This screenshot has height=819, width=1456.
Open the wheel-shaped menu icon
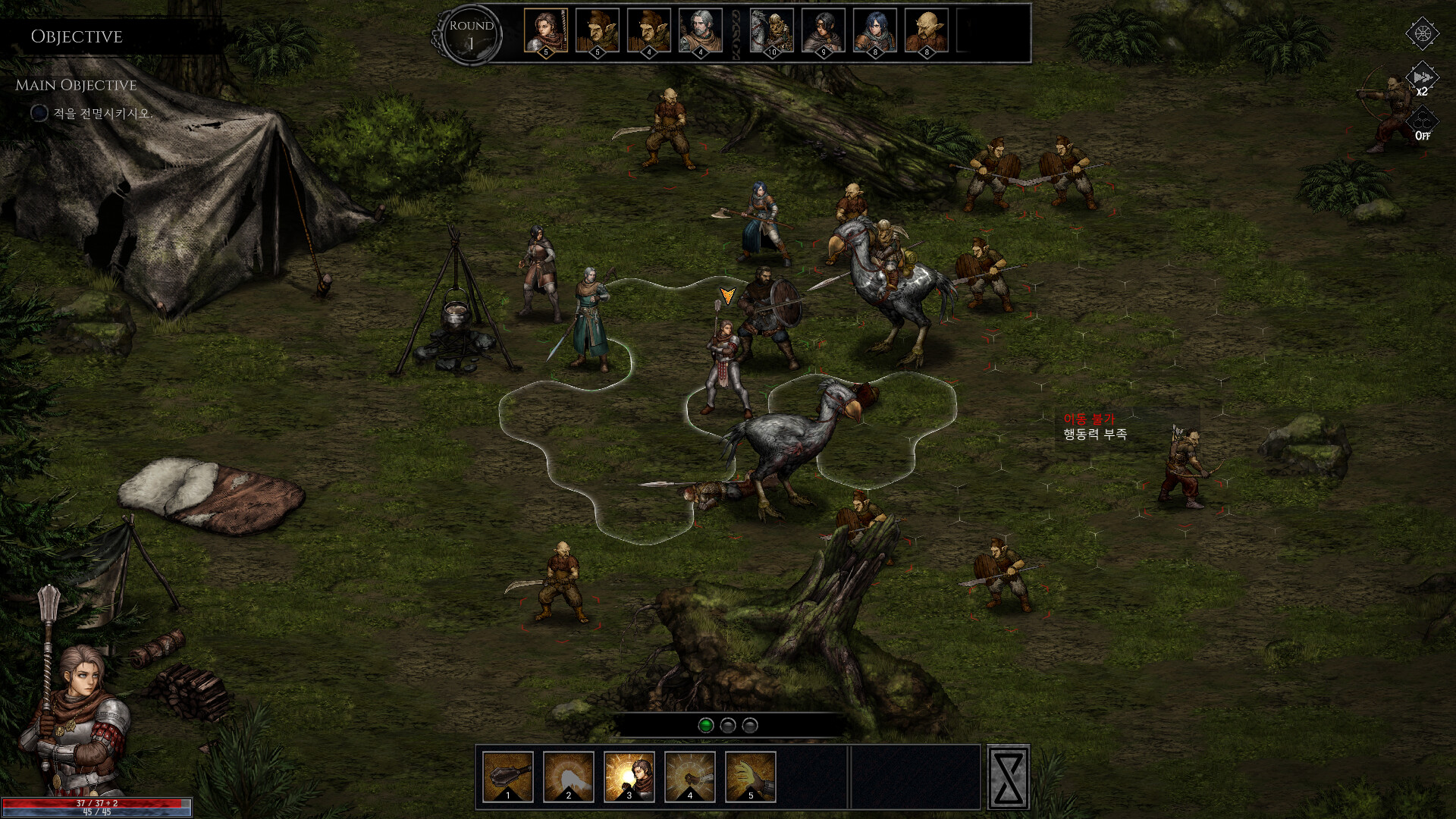tap(1422, 33)
